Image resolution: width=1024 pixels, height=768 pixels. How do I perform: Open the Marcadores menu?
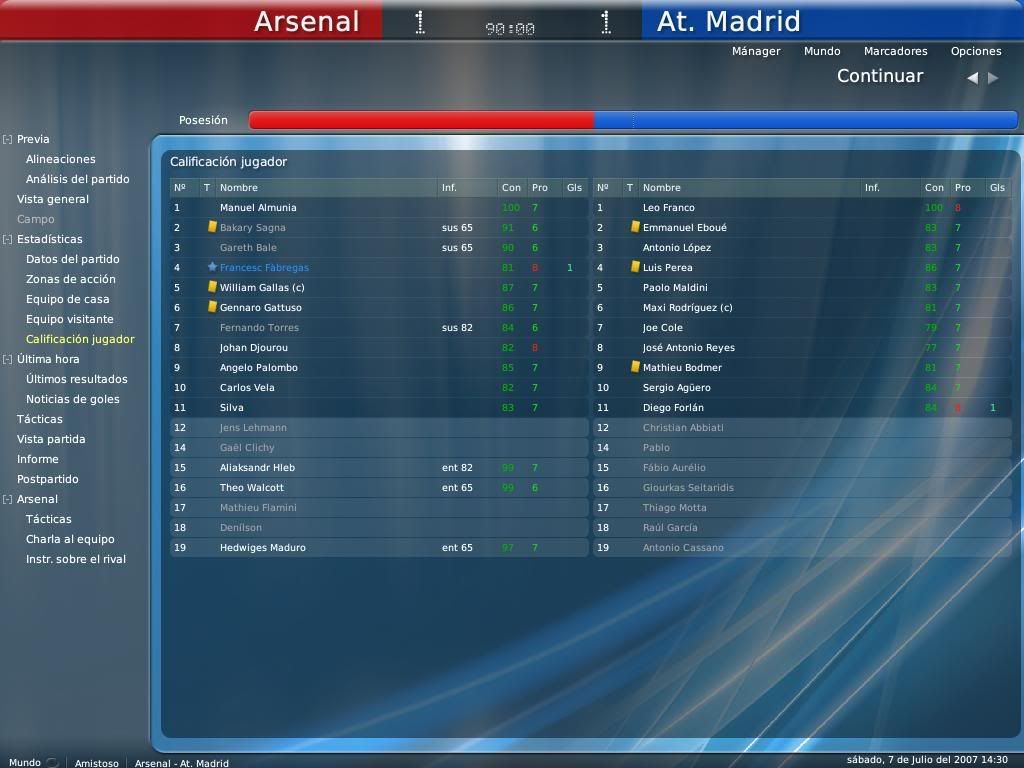[x=895, y=51]
